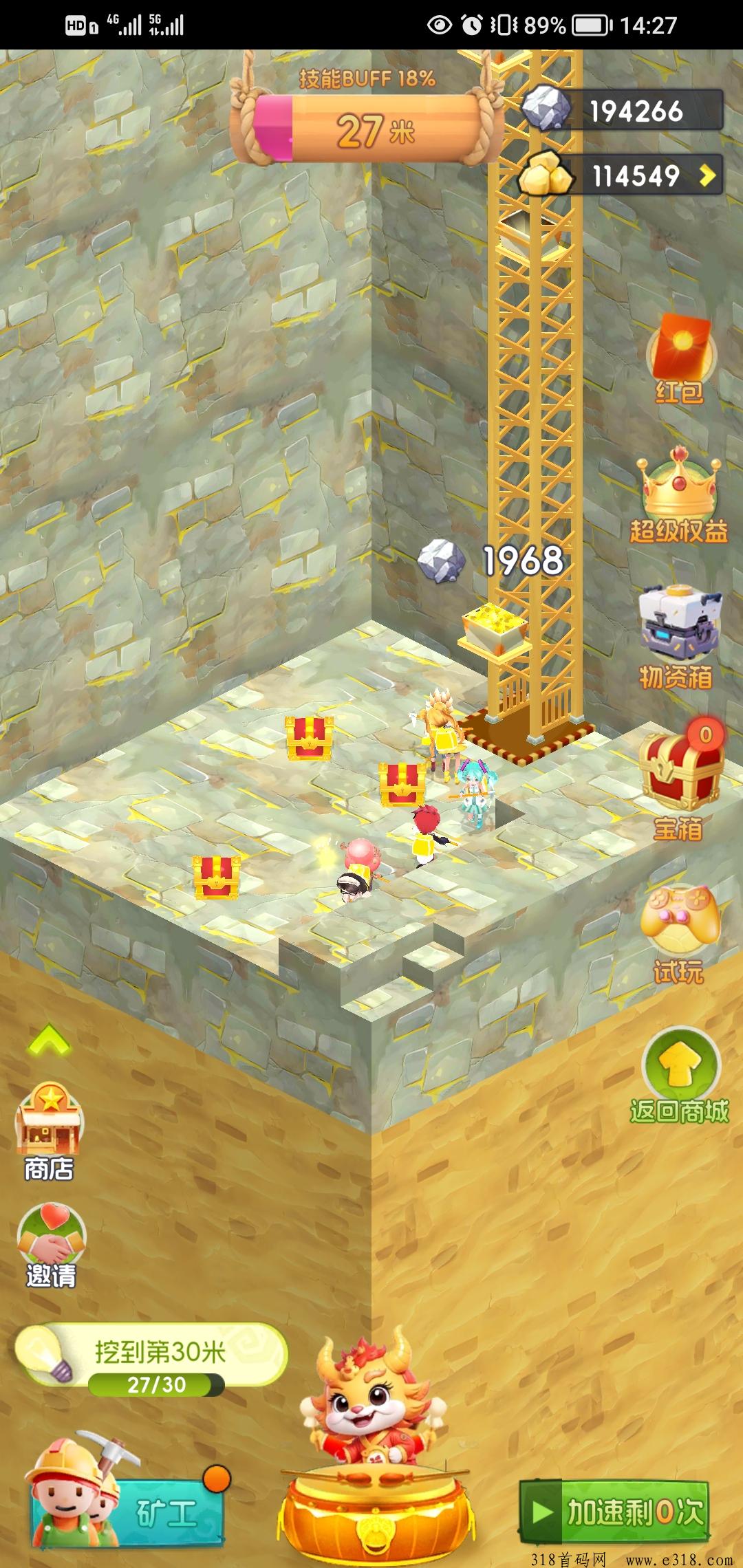Tap the 加速 speed-up button
The image size is (743, 1568).
tap(614, 1512)
